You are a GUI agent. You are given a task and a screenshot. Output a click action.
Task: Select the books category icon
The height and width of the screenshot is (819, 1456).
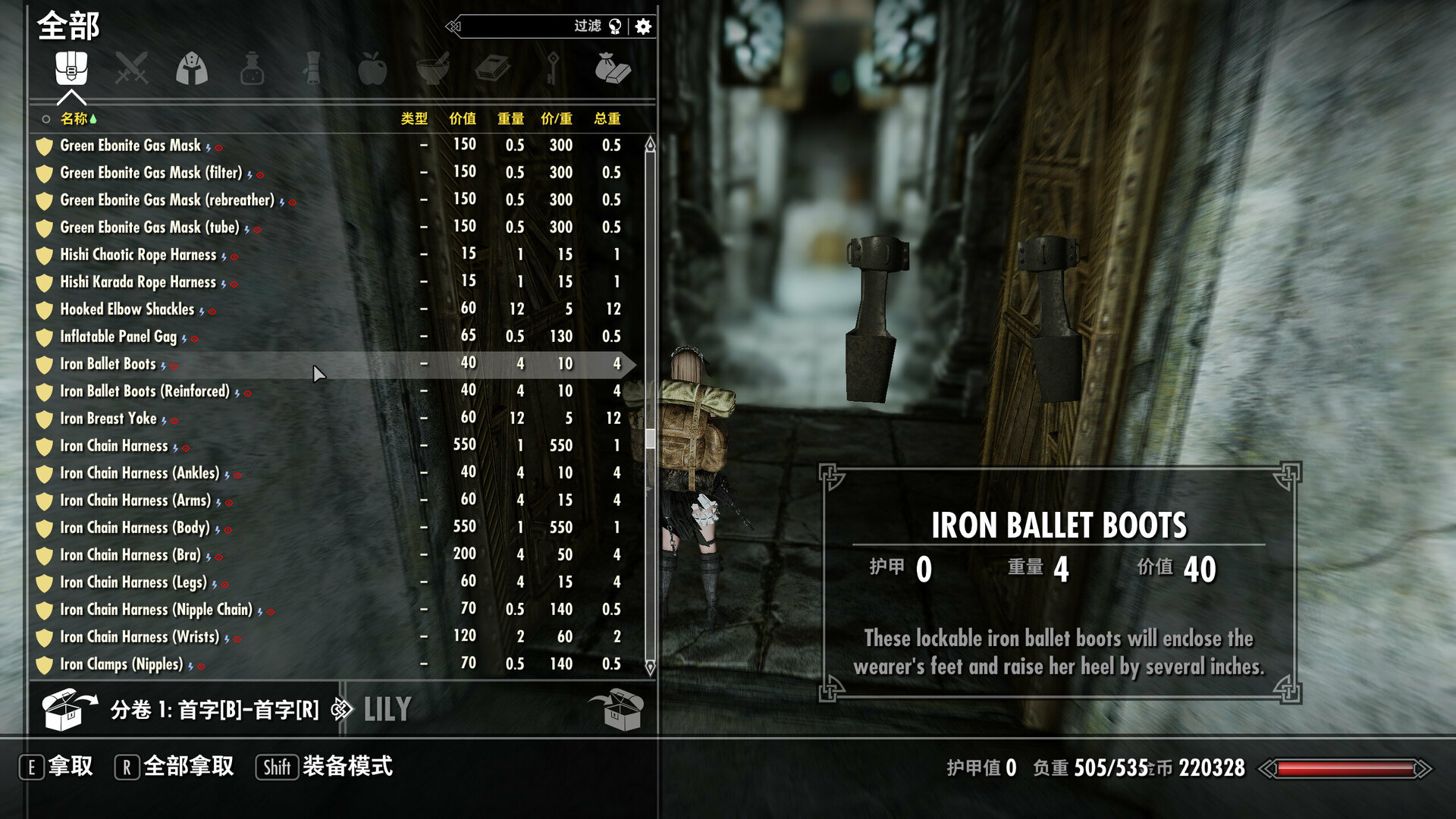[495, 68]
